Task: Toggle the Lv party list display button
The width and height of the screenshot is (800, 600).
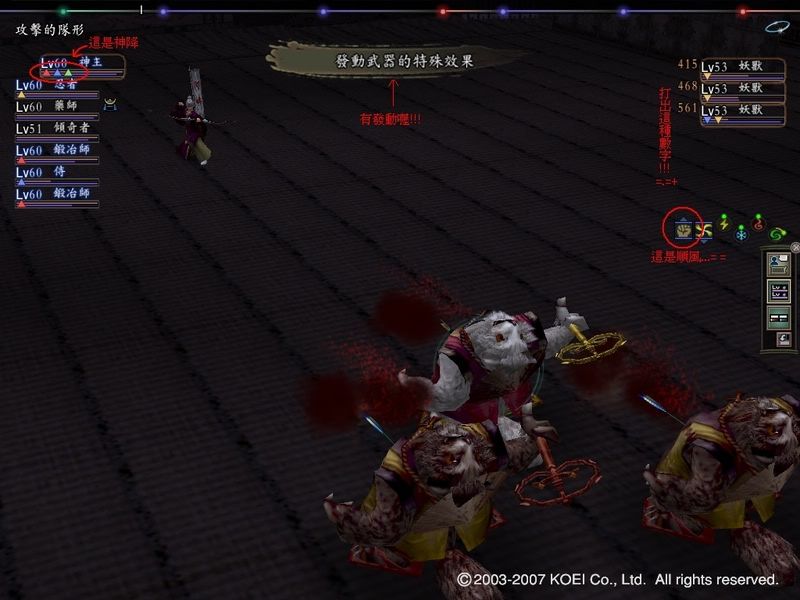Action: coord(778,291)
